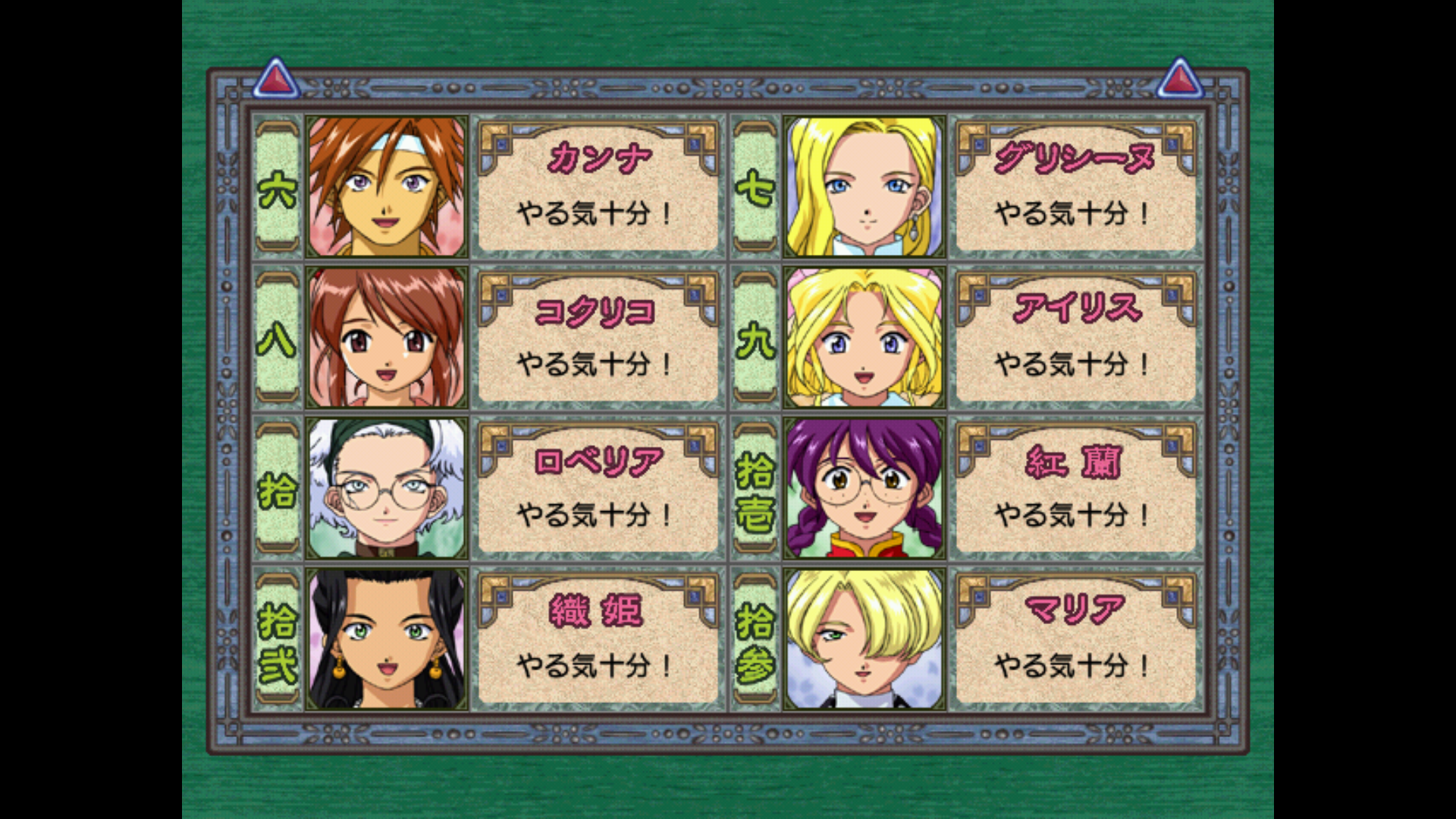Screen dimensions: 1456x819
Task: Choose the ロベリア name panel
Action: point(598,488)
